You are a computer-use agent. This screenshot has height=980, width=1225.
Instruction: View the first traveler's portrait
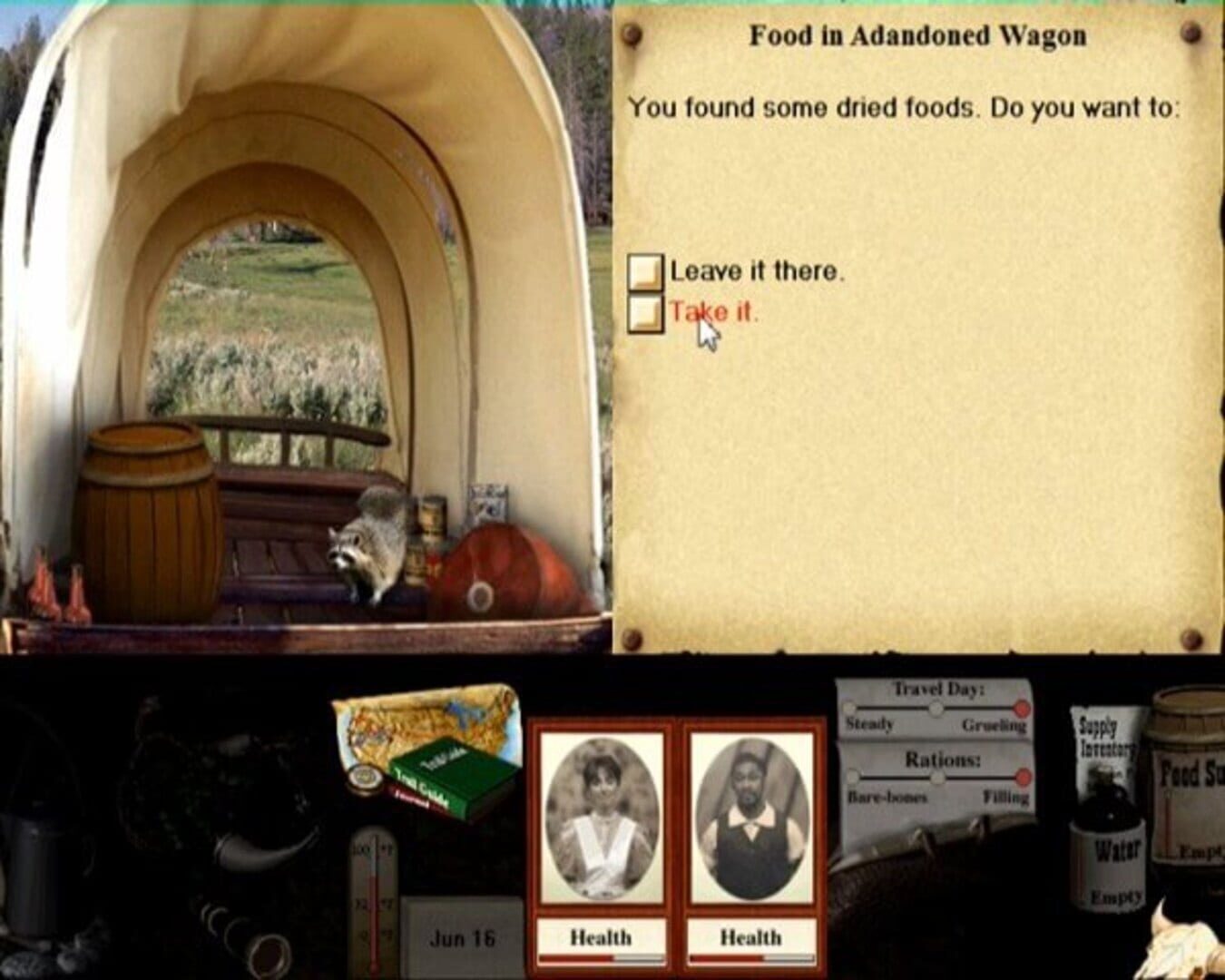click(601, 817)
